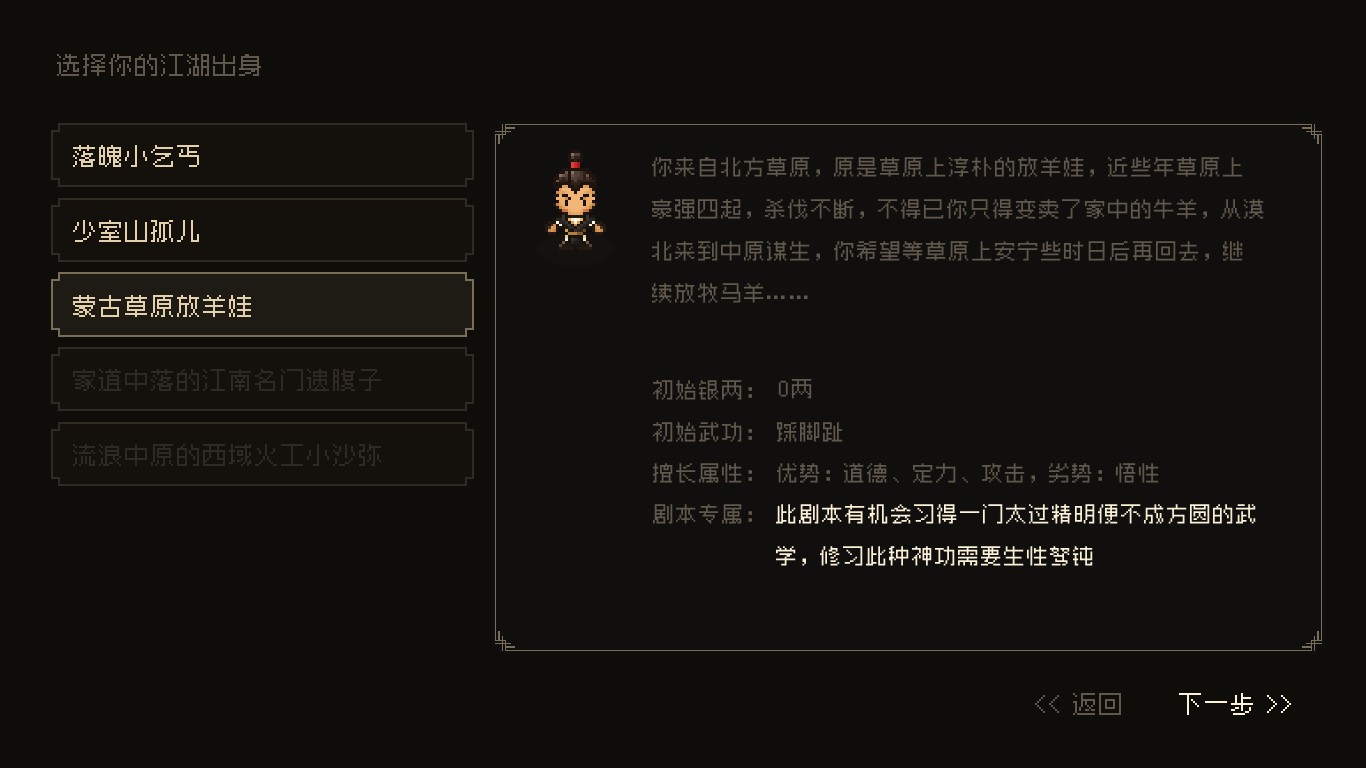Click the << chevron beside 返回
This screenshot has width=1366, height=768.
point(1046,703)
